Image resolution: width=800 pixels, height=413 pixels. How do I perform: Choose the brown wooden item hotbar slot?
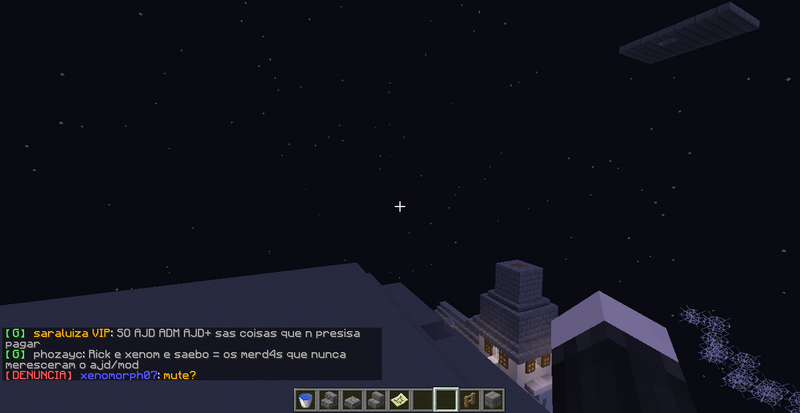pos(468,400)
